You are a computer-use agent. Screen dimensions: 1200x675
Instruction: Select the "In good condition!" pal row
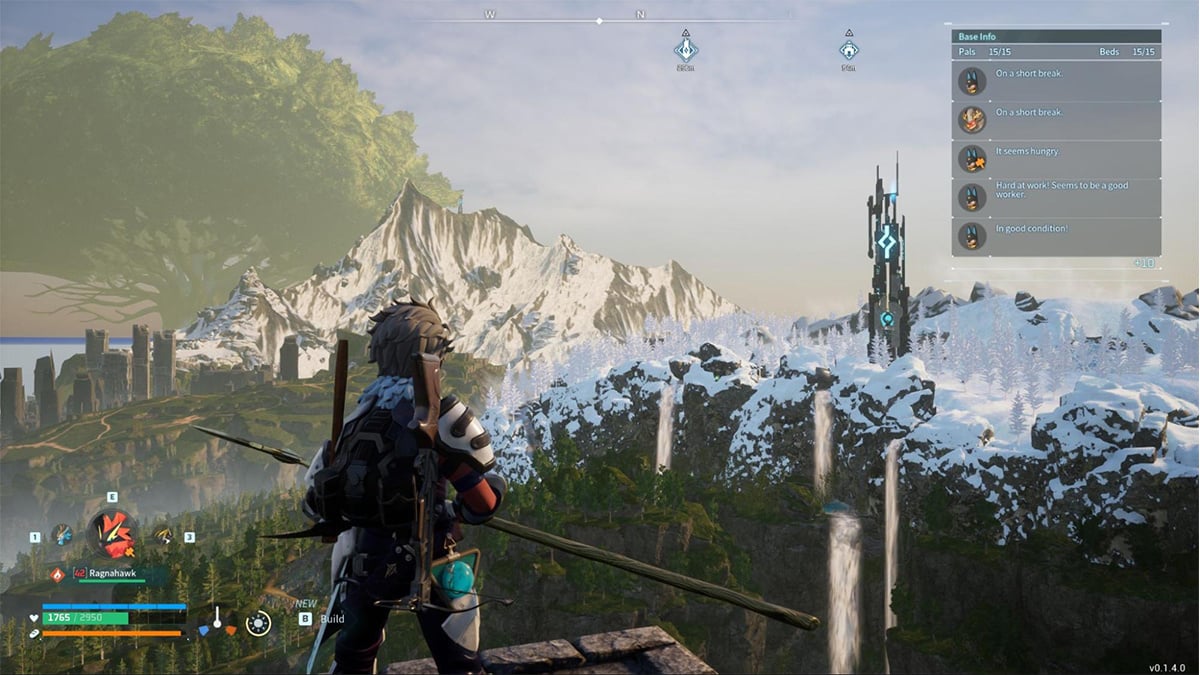point(1056,236)
